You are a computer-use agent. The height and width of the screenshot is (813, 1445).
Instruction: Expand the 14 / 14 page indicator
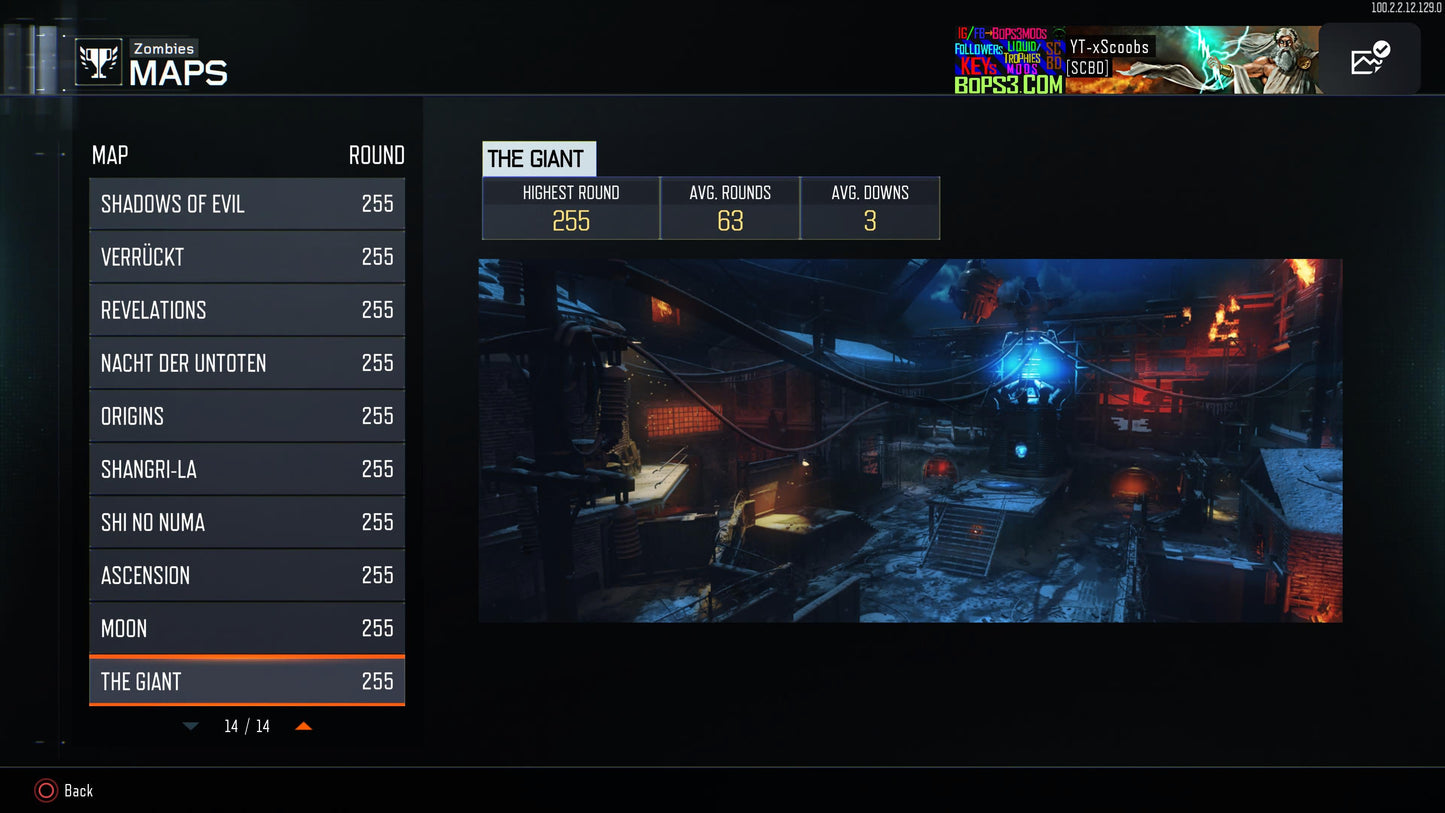point(247,726)
